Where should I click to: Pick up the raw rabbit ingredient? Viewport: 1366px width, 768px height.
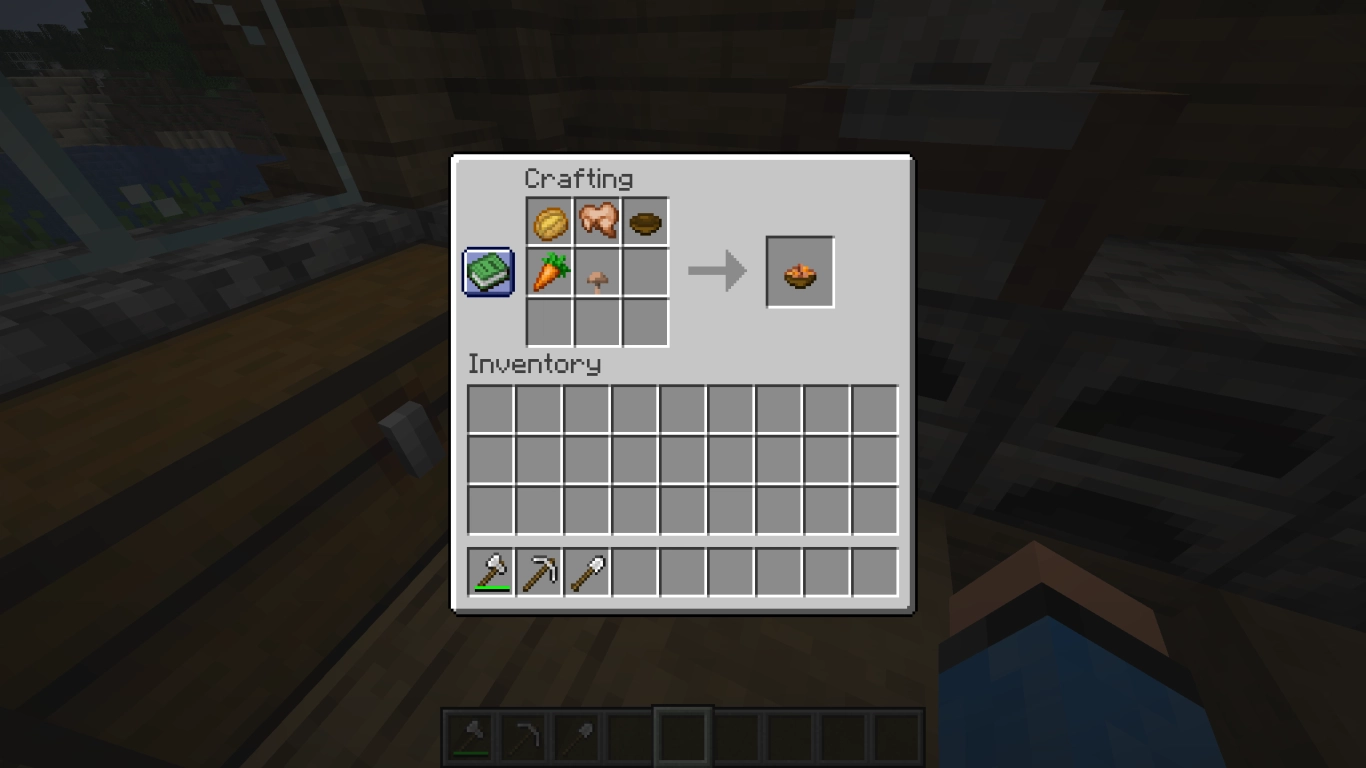pyautogui.click(x=597, y=221)
